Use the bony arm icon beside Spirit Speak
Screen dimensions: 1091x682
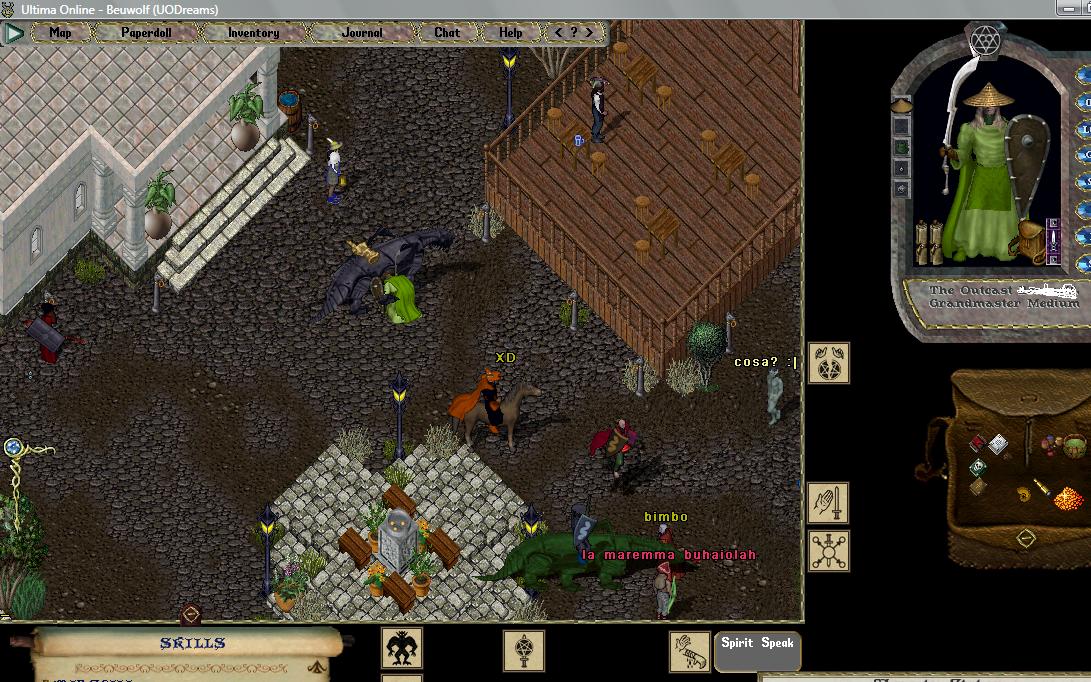pos(689,651)
